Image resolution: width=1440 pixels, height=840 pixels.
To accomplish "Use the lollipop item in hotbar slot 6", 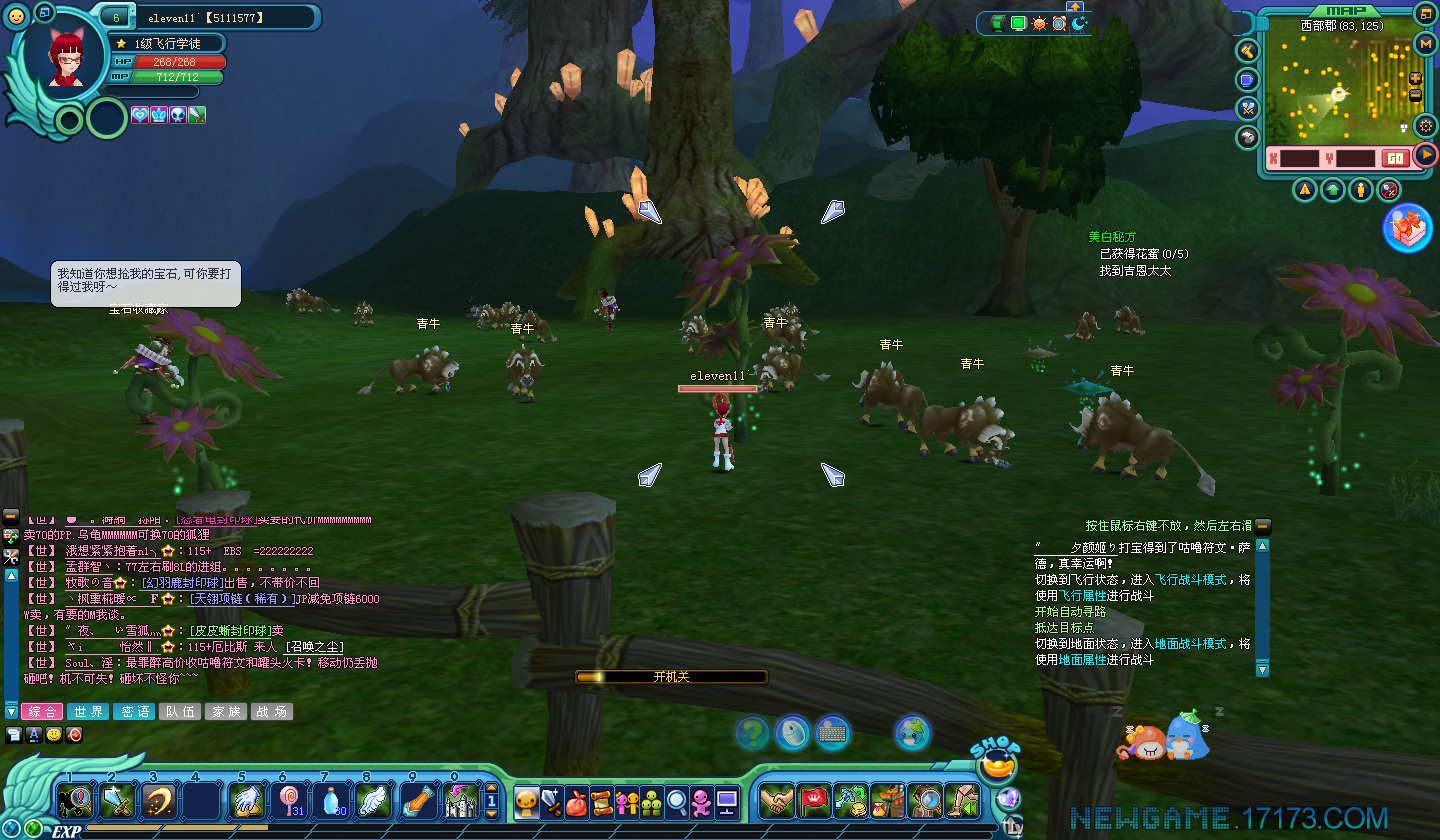I will pyautogui.click(x=288, y=800).
